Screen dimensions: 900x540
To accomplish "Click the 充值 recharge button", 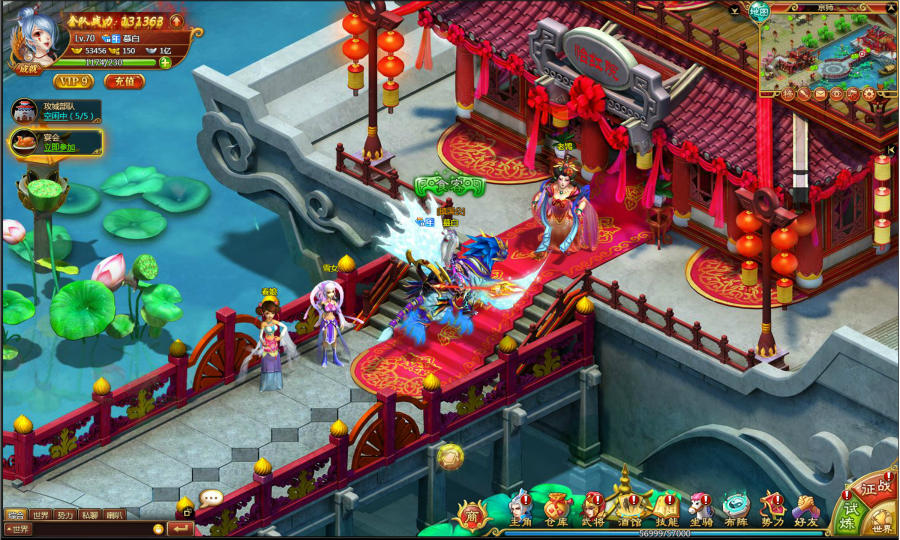I will (124, 81).
